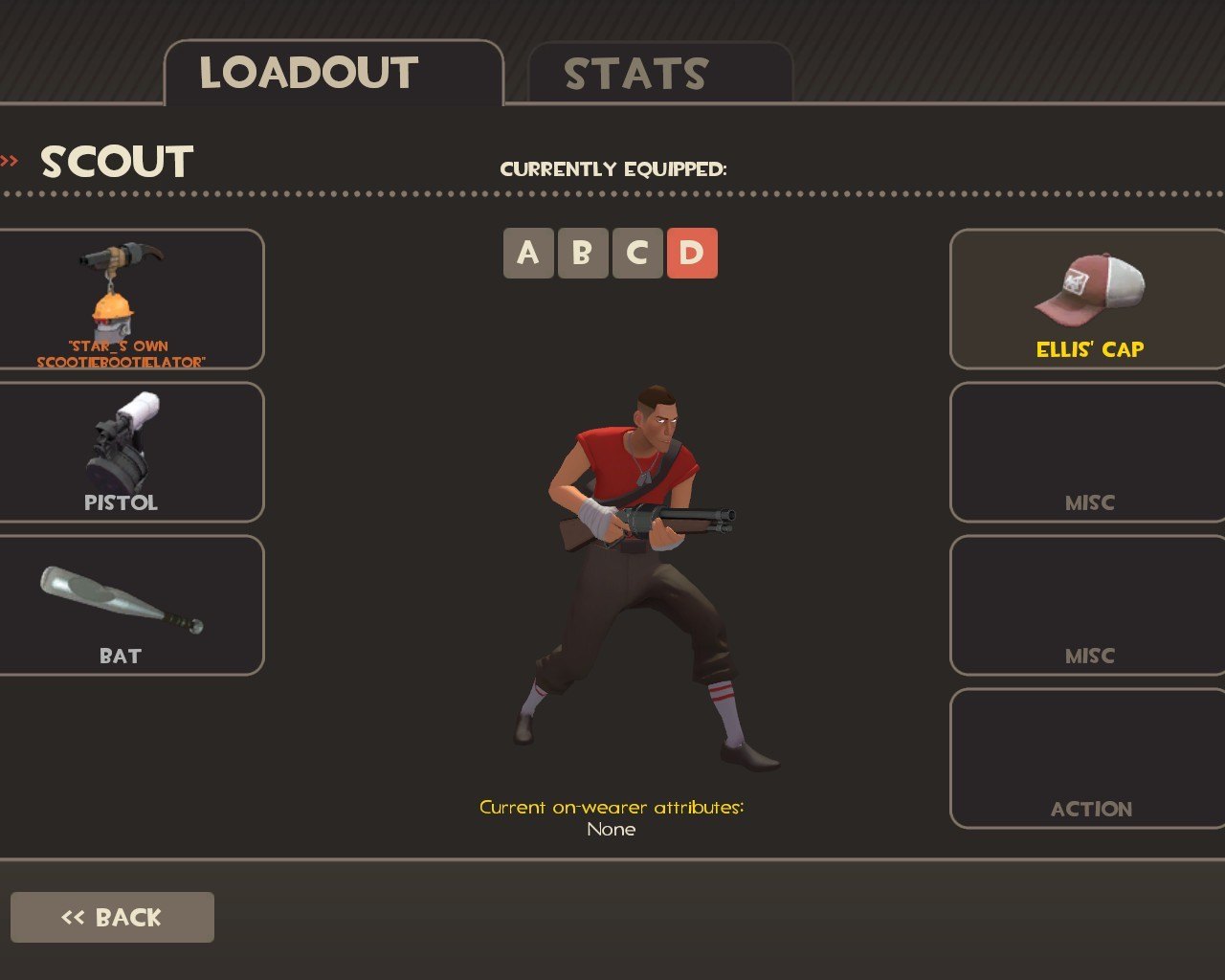The image size is (1225, 980).
Task: Switch to loadout preset C
Action: click(636, 254)
